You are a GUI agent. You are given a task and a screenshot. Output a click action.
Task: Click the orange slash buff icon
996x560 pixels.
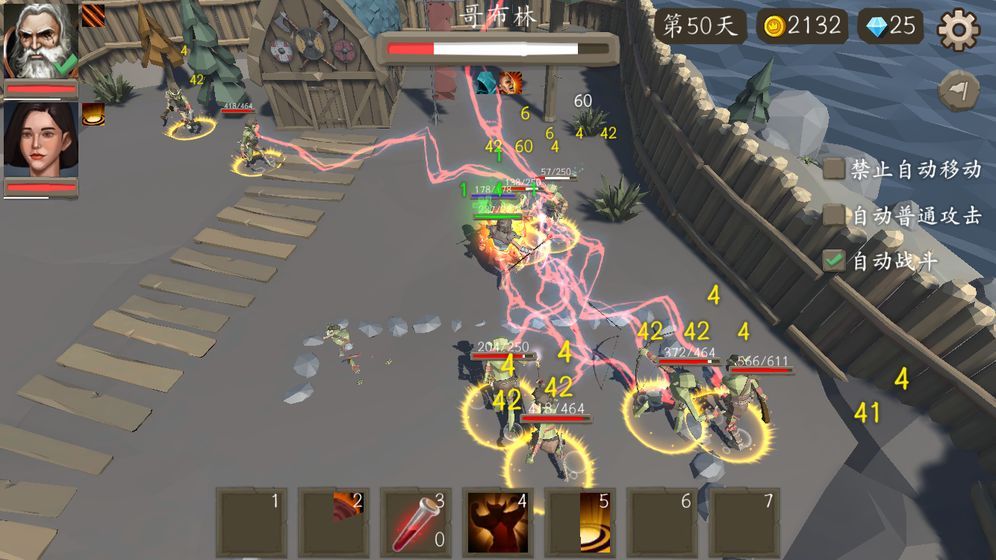pos(93,15)
